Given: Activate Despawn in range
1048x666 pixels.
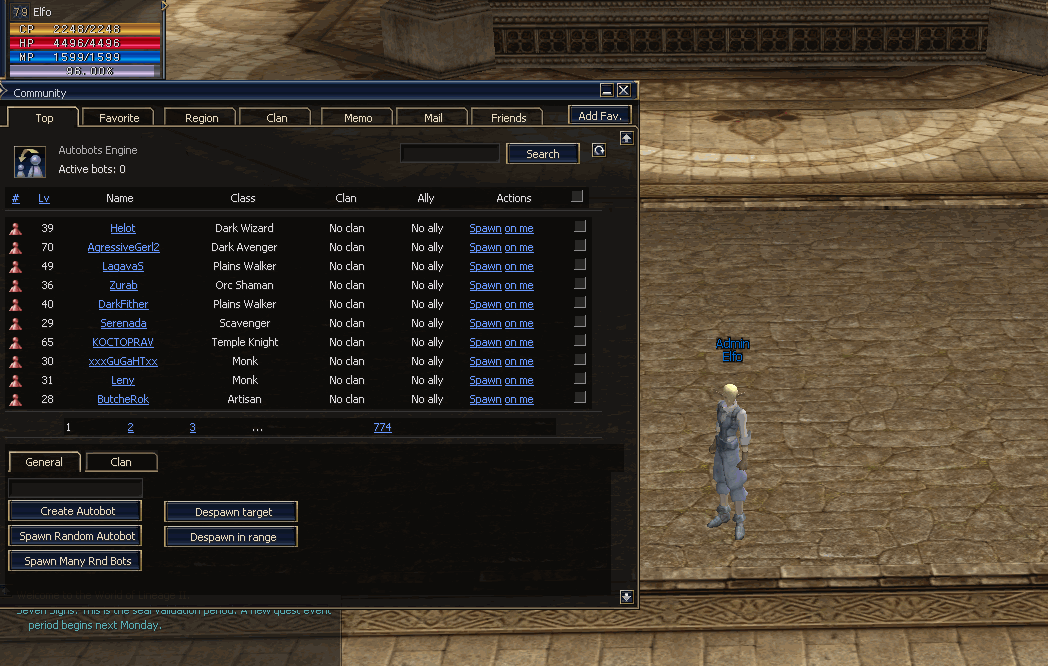Looking at the screenshot, I should point(233,537).
